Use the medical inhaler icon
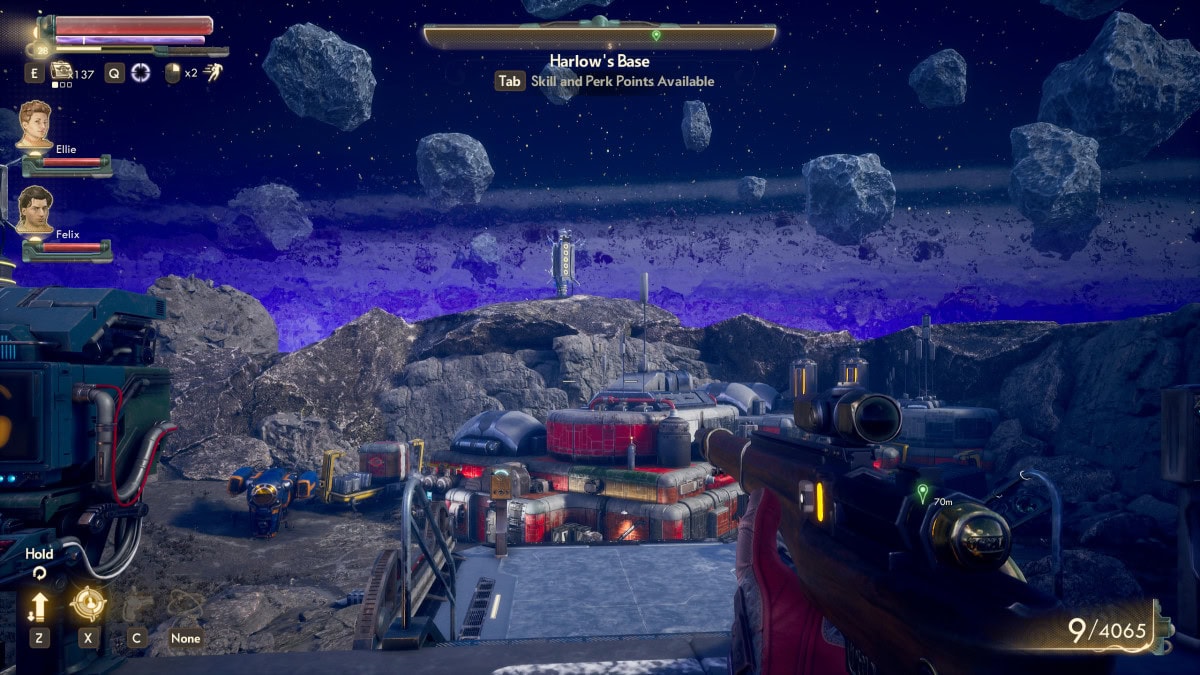This screenshot has width=1200, height=675. click(62, 71)
